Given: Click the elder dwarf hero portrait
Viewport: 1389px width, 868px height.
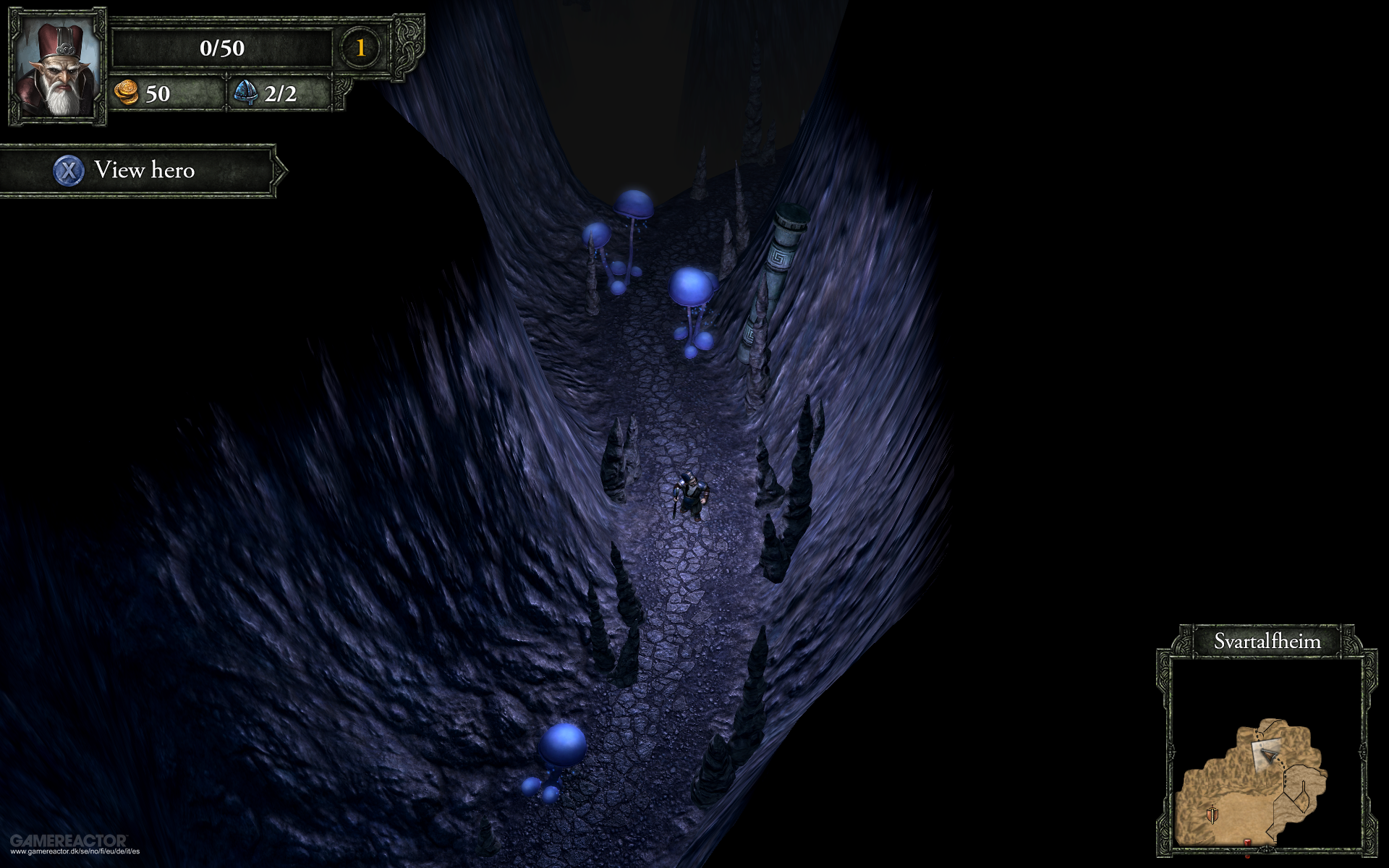Looking at the screenshot, I should (60, 69).
